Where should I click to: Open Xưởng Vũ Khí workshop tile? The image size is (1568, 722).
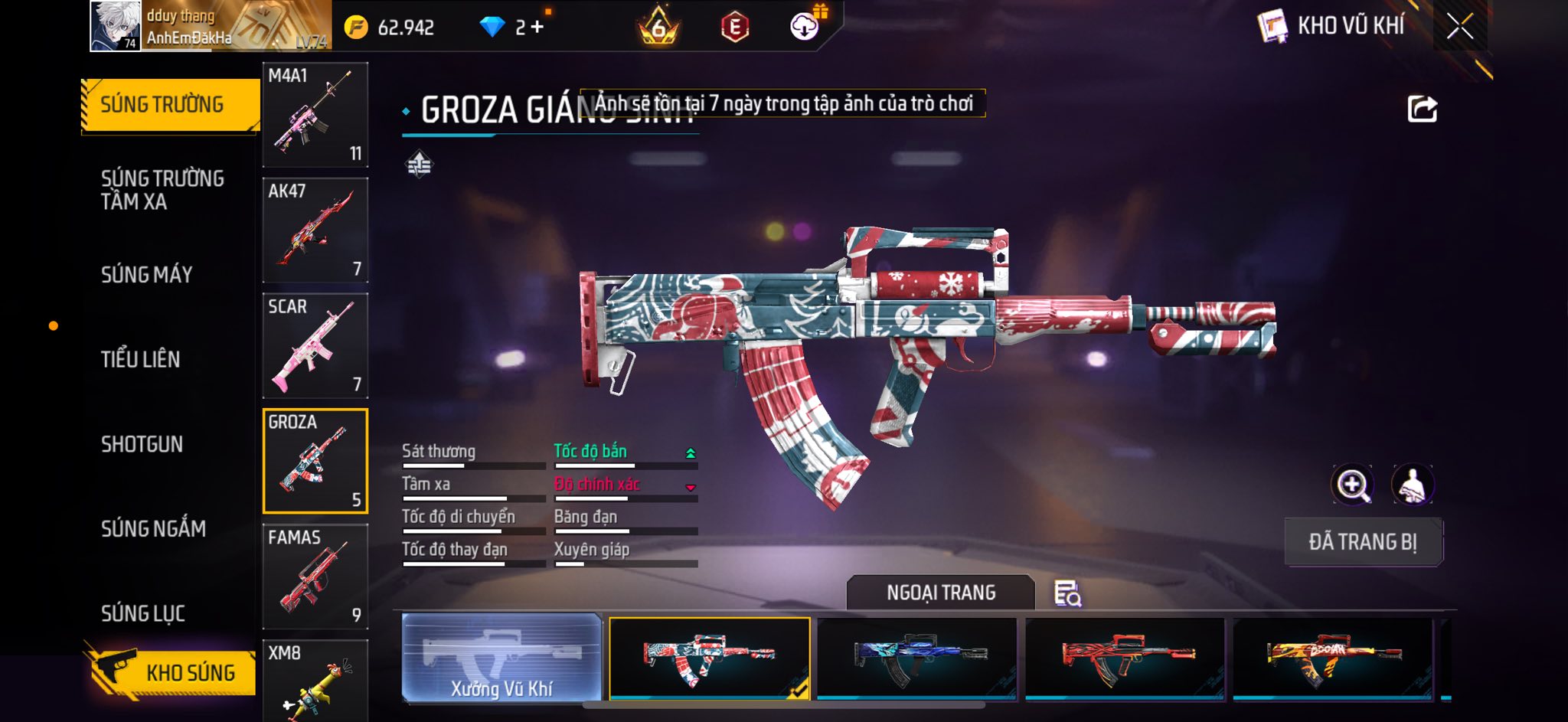[501, 658]
